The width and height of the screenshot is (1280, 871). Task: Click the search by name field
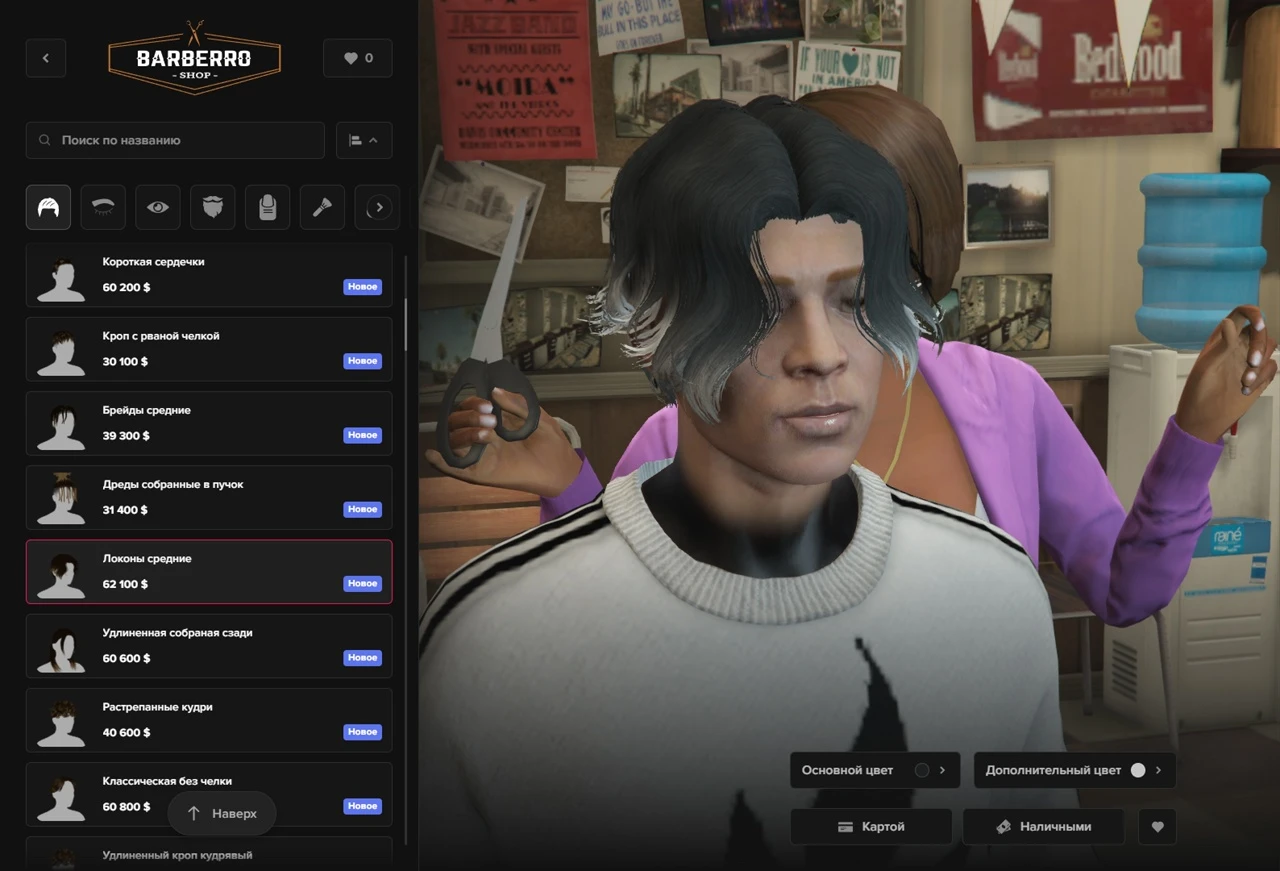pos(176,140)
